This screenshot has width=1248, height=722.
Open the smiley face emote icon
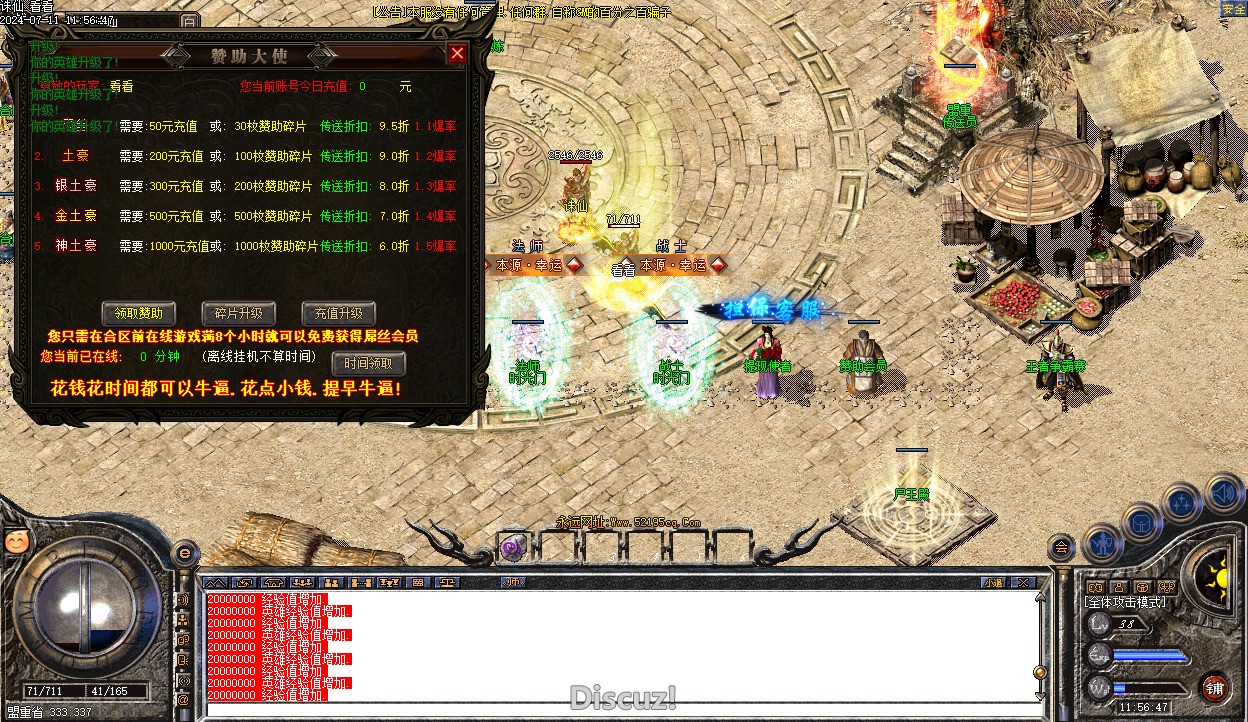(15, 540)
